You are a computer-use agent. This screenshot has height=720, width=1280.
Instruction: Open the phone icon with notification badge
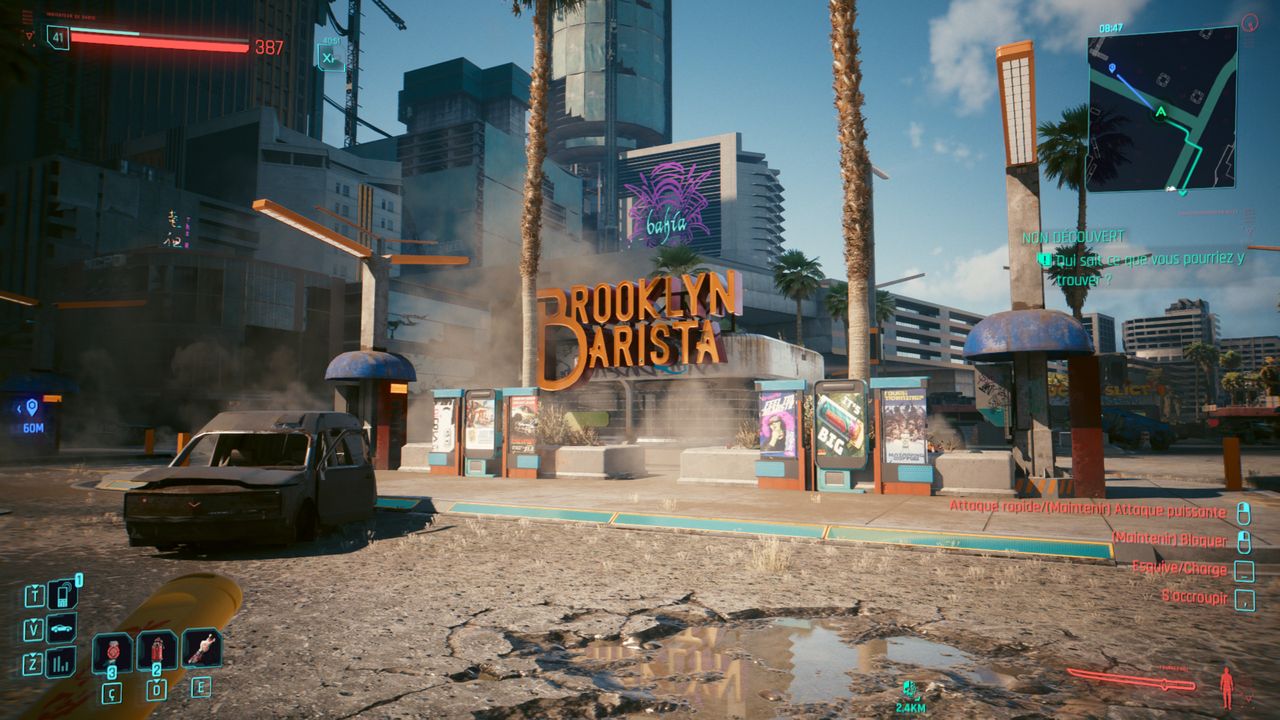coord(63,595)
